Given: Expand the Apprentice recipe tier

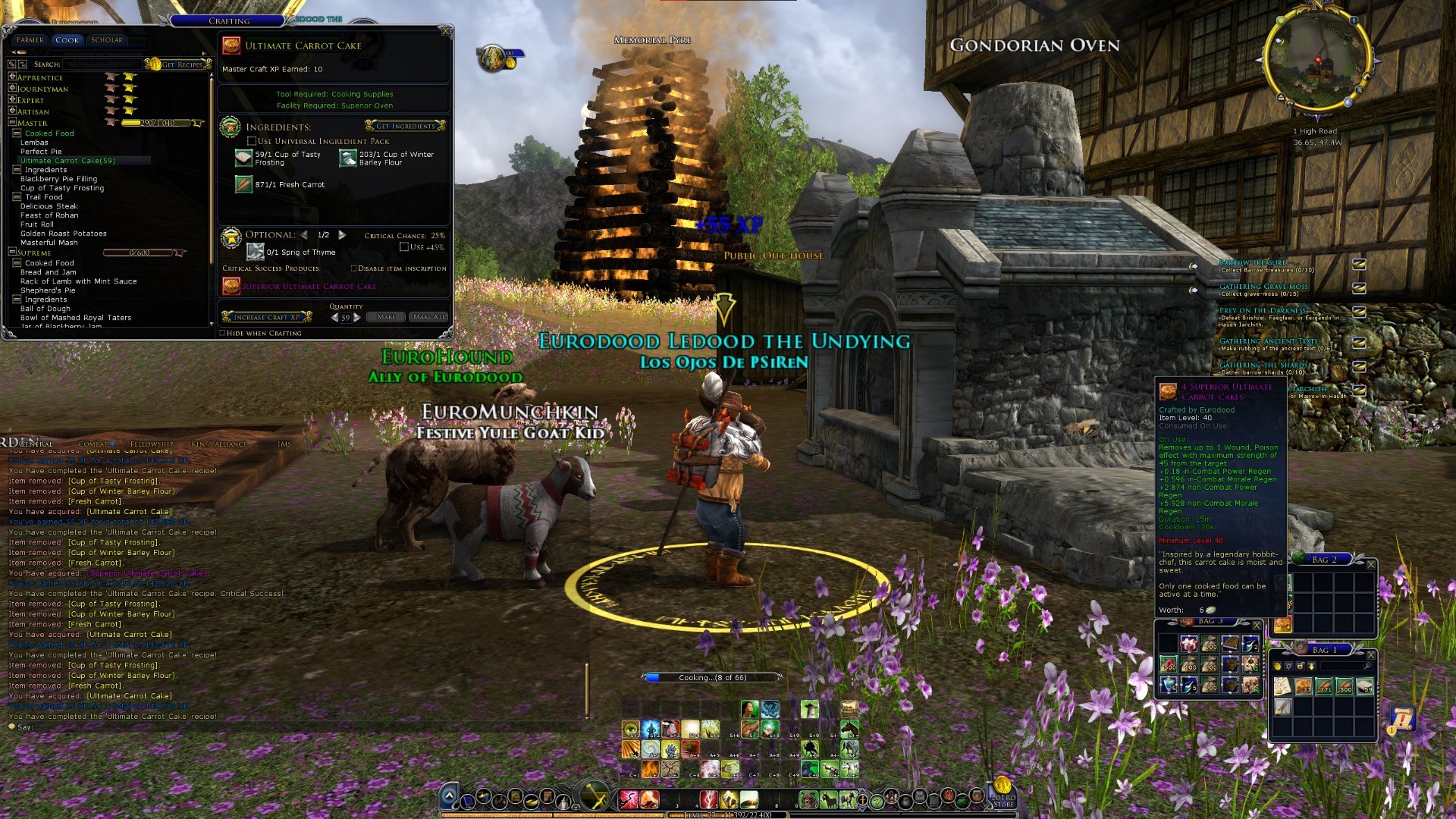Looking at the screenshot, I should point(12,77).
